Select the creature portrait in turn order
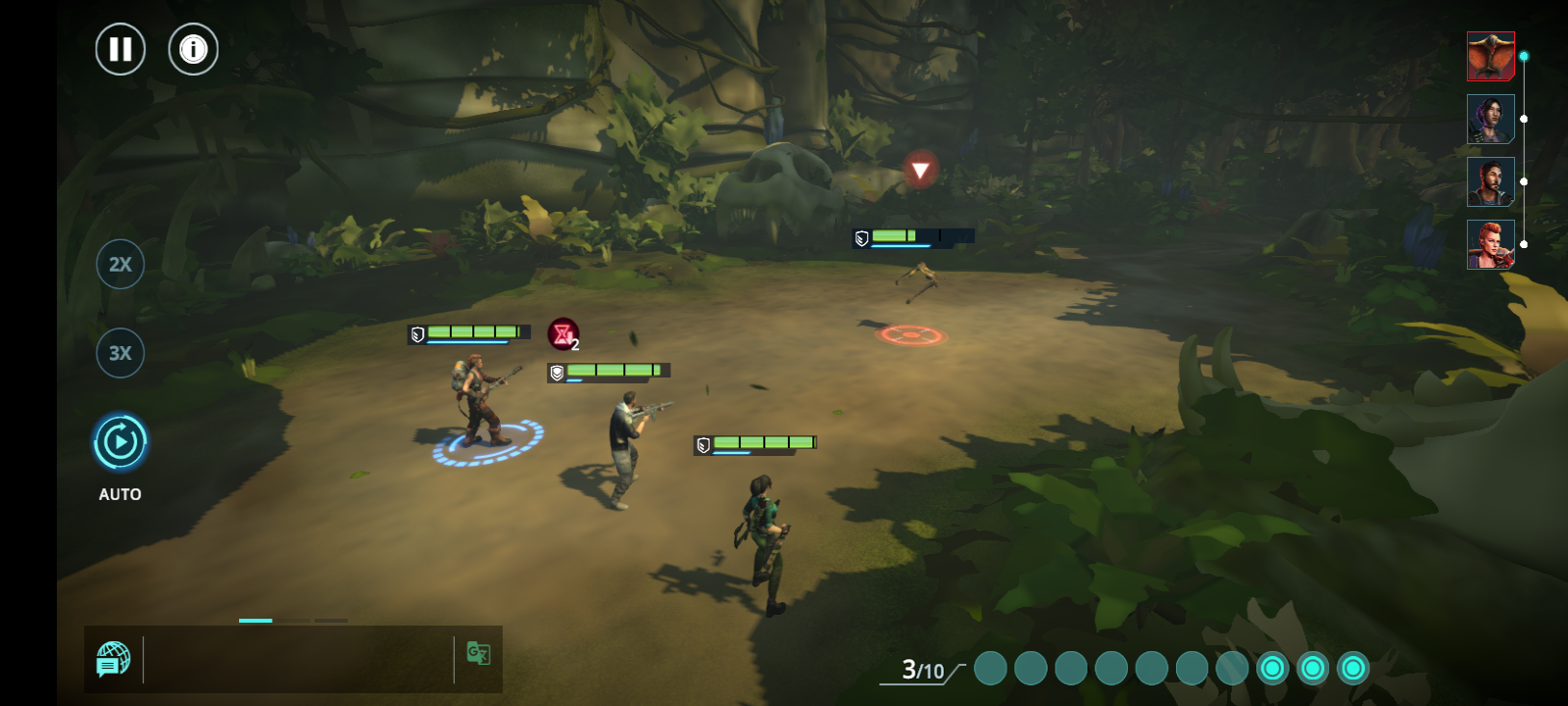The width and height of the screenshot is (1568, 706). (1491, 56)
